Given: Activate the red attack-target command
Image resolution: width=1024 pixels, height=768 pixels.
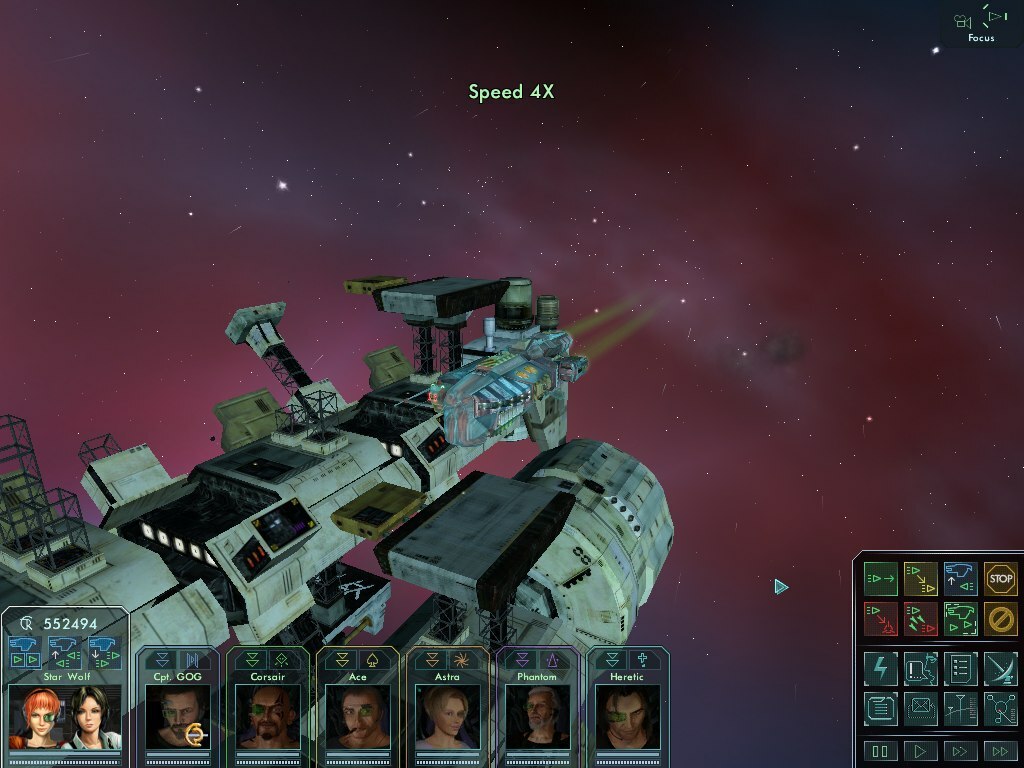Looking at the screenshot, I should tap(881, 618).
